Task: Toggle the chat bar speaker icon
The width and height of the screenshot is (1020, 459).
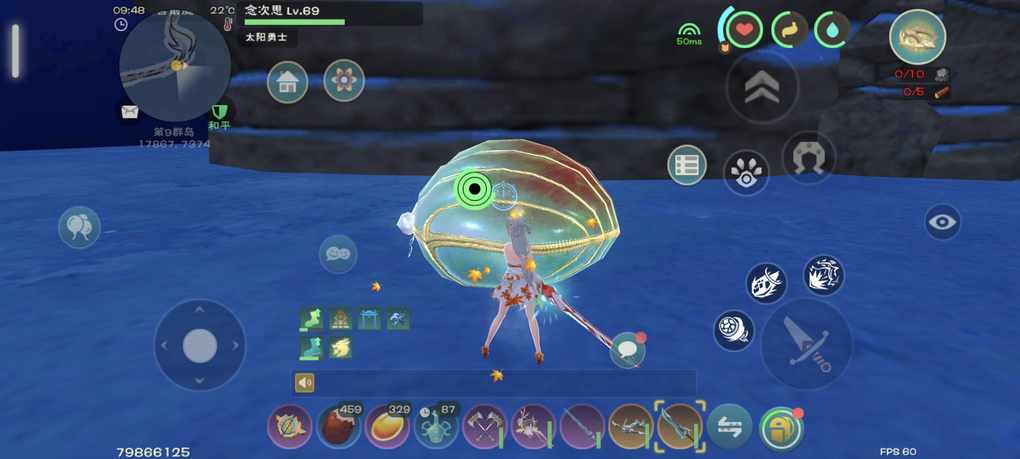Action: 305,382
